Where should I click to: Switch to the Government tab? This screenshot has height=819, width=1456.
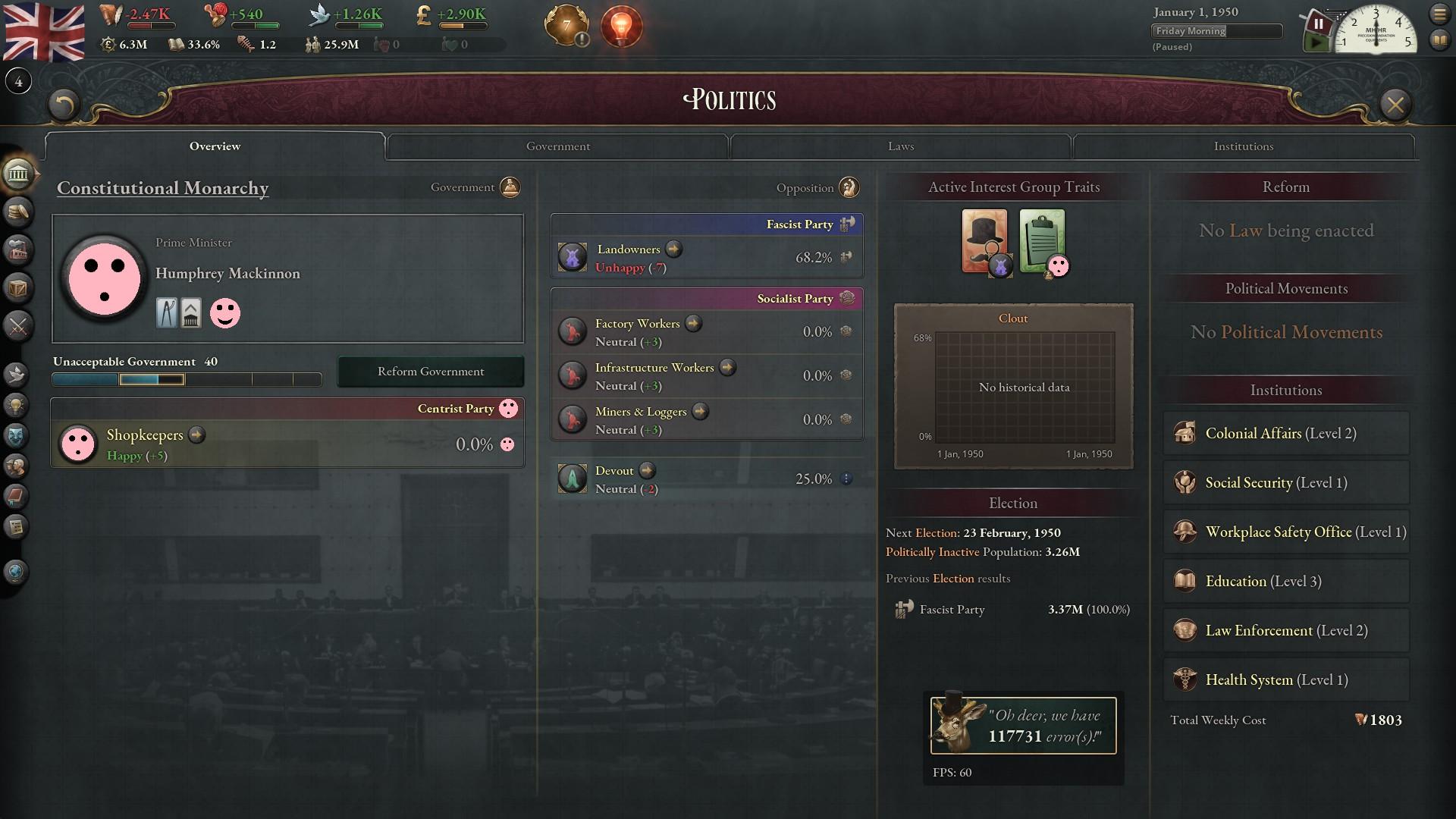pos(557,146)
